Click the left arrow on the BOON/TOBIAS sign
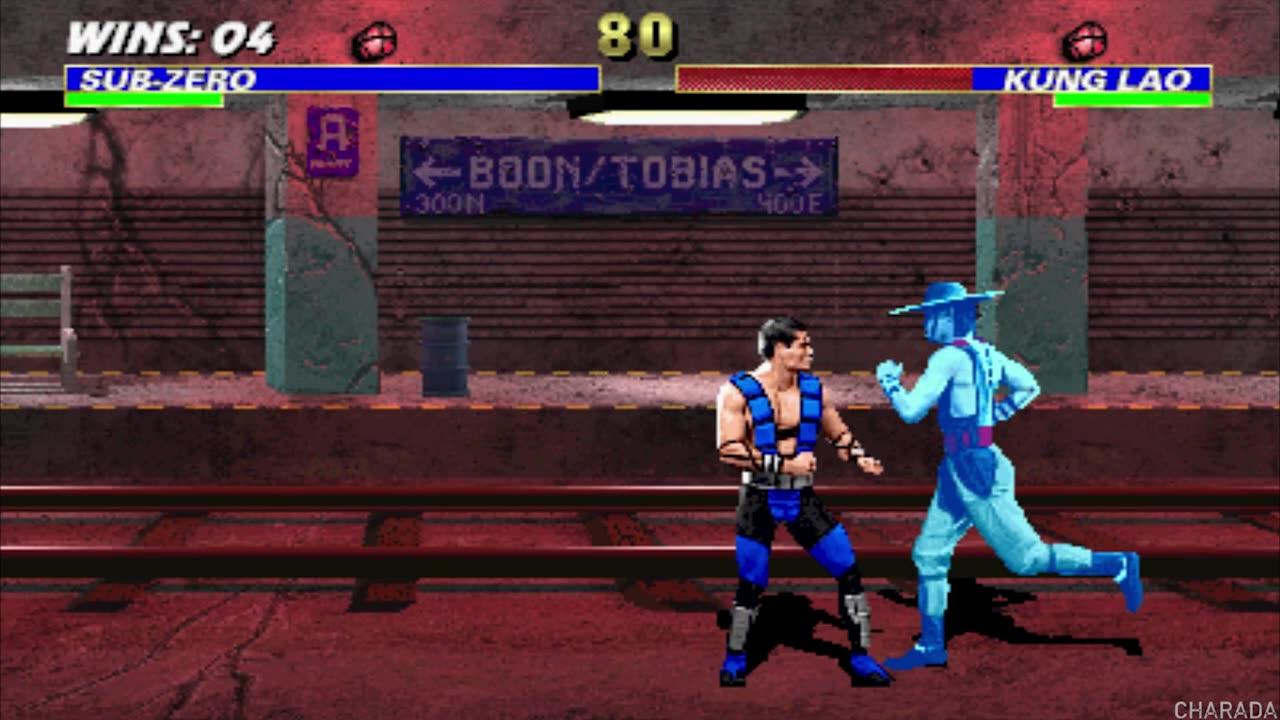The width and height of the screenshot is (1280, 720). click(x=435, y=172)
